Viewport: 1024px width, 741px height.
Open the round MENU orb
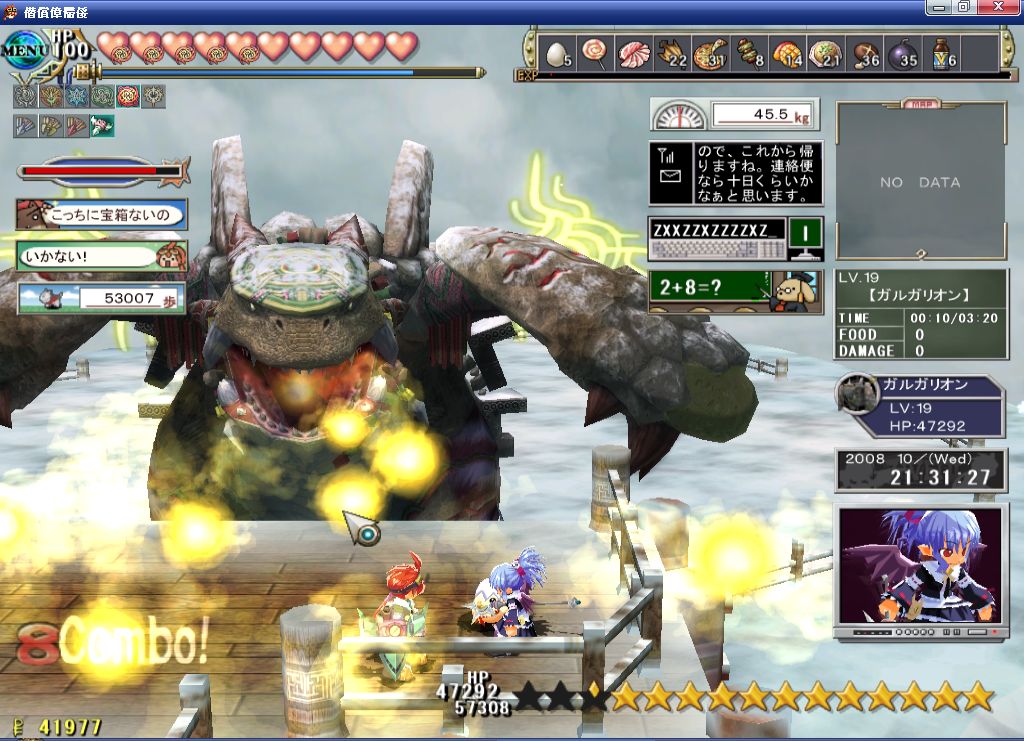(25, 50)
